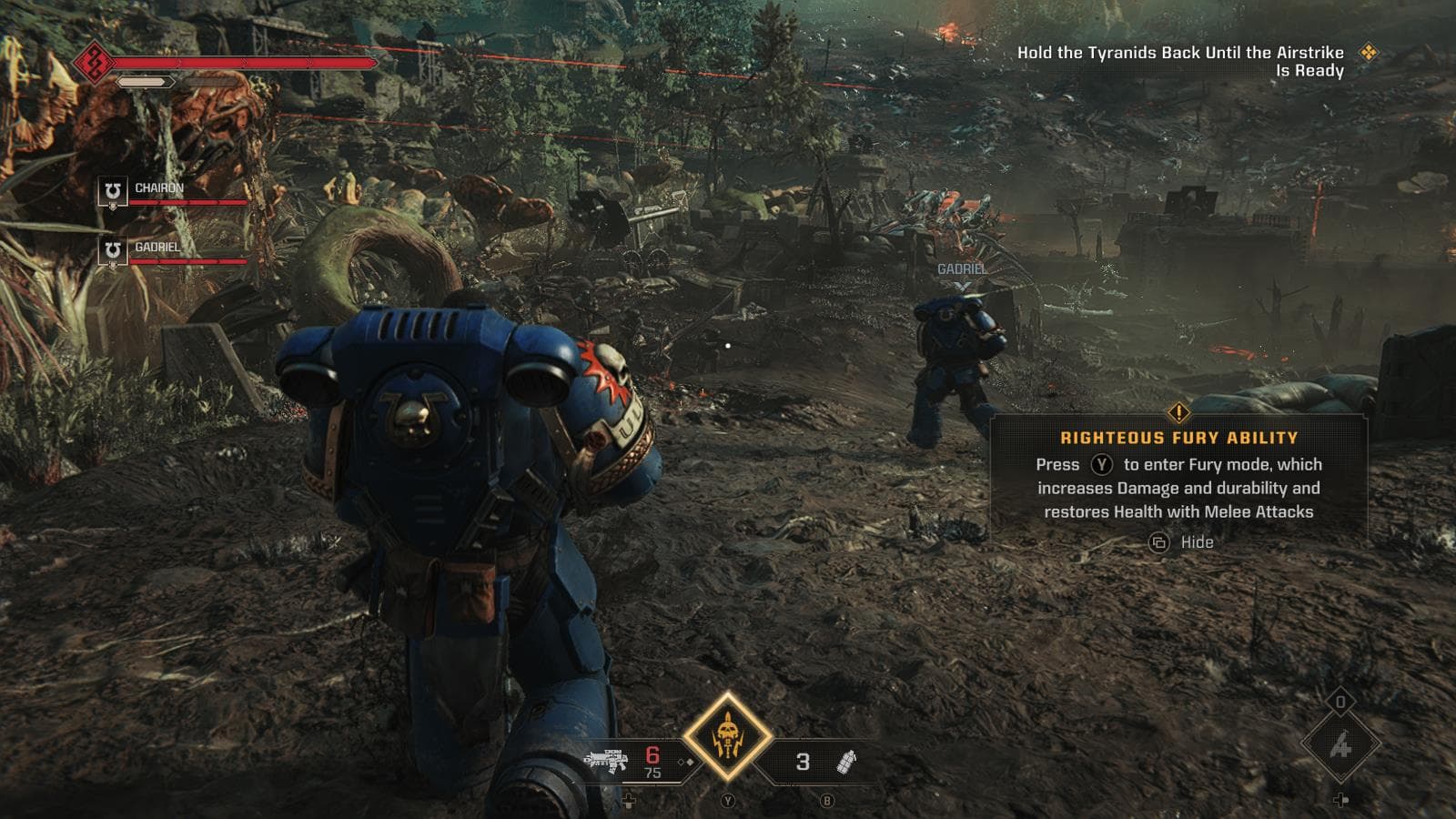
Task: Select Chairon's Ultramarines squad icon
Action: tap(111, 192)
